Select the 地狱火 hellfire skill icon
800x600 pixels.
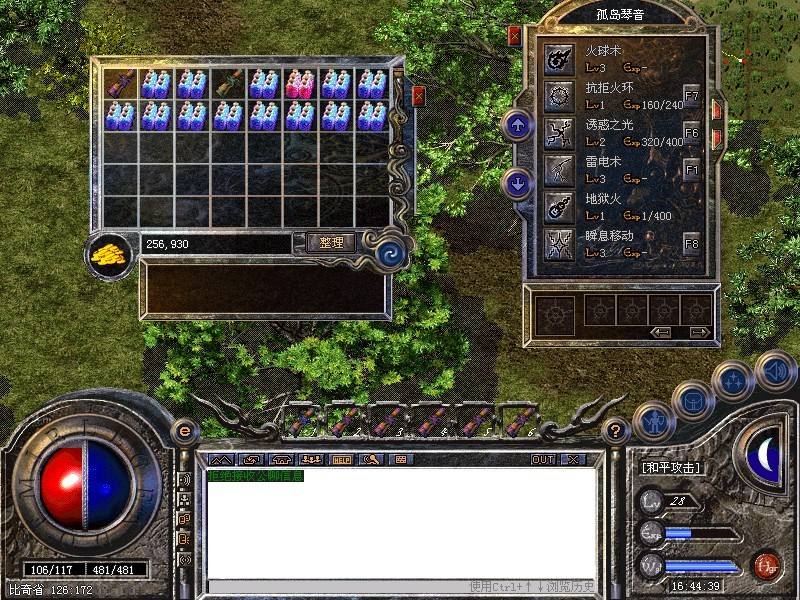[557, 204]
